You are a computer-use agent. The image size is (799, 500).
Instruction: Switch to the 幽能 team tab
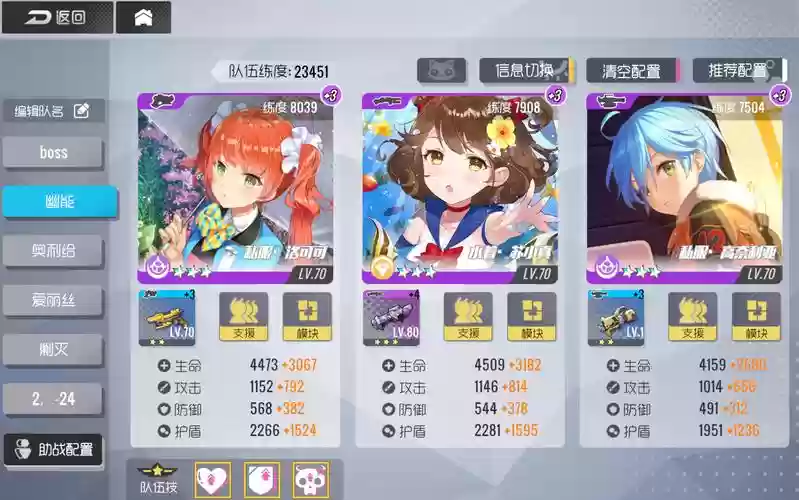(x=53, y=201)
